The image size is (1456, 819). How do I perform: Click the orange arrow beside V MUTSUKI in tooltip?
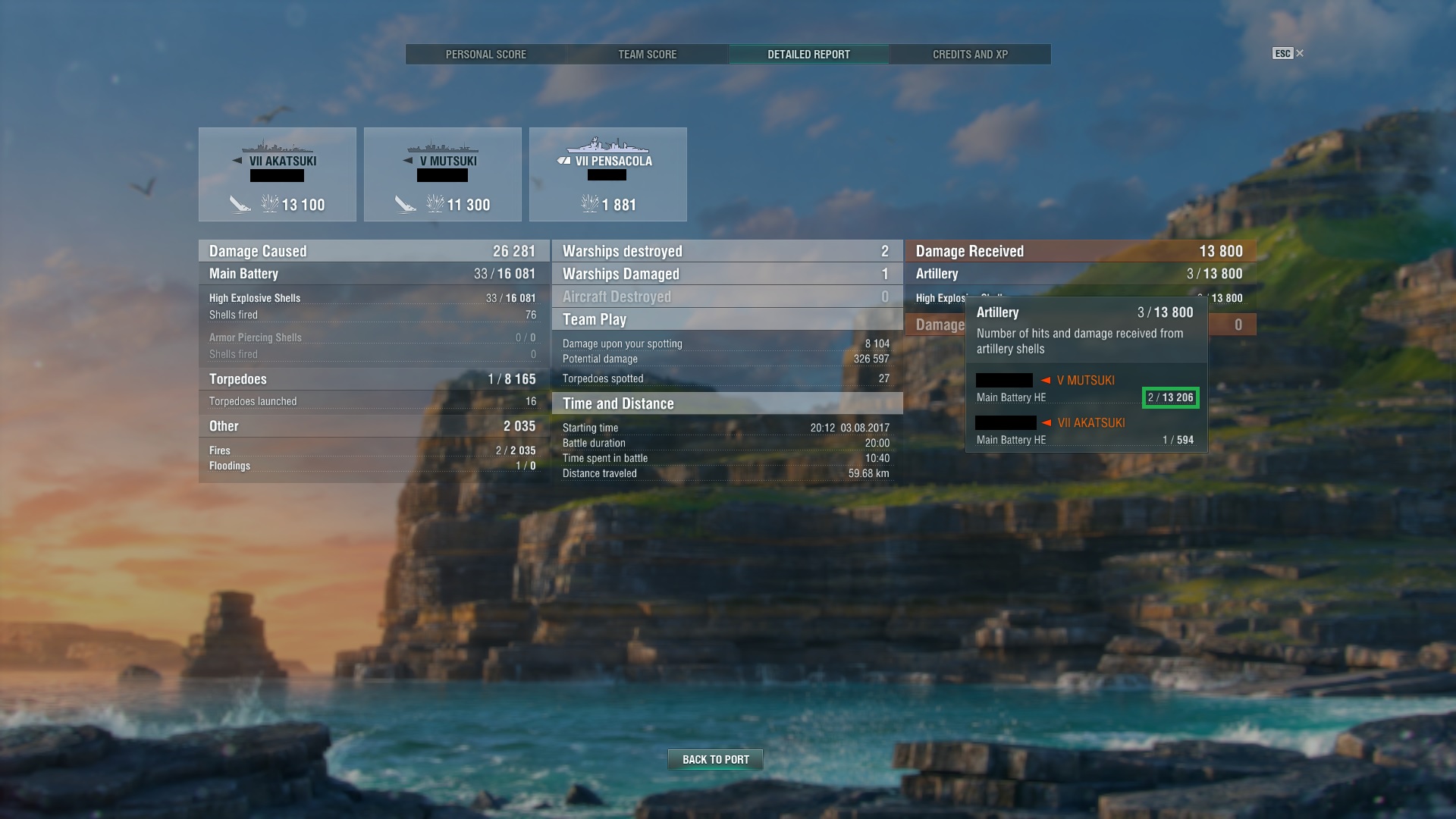[1044, 380]
